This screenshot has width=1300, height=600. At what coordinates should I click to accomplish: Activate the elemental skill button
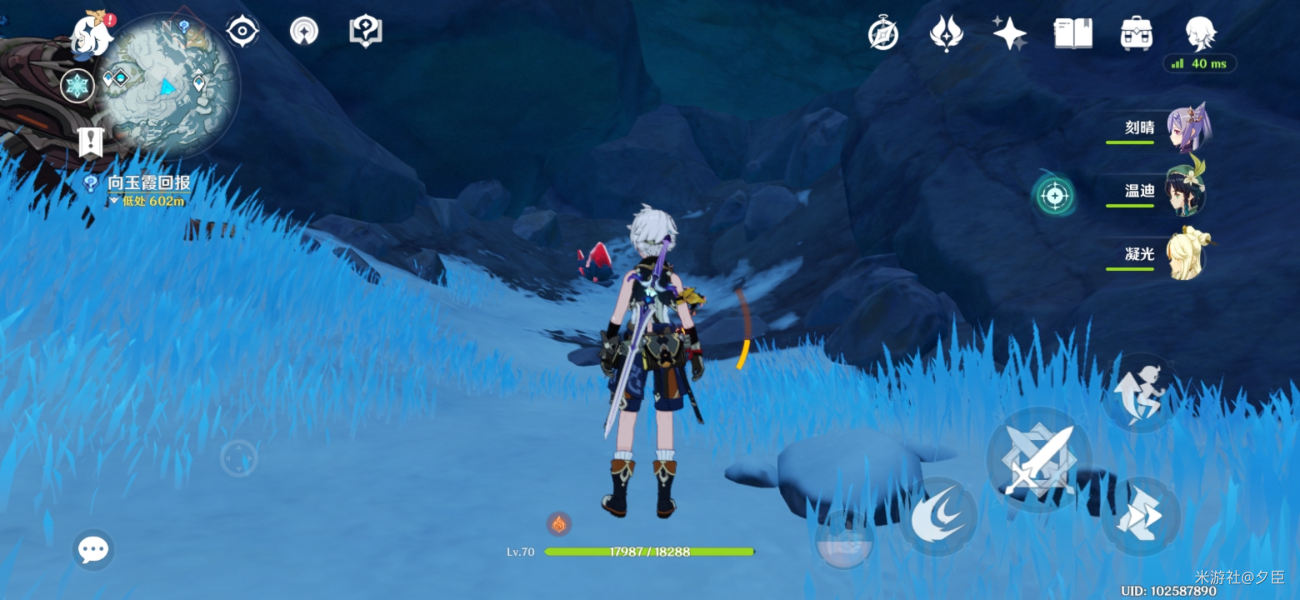[937, 517]
